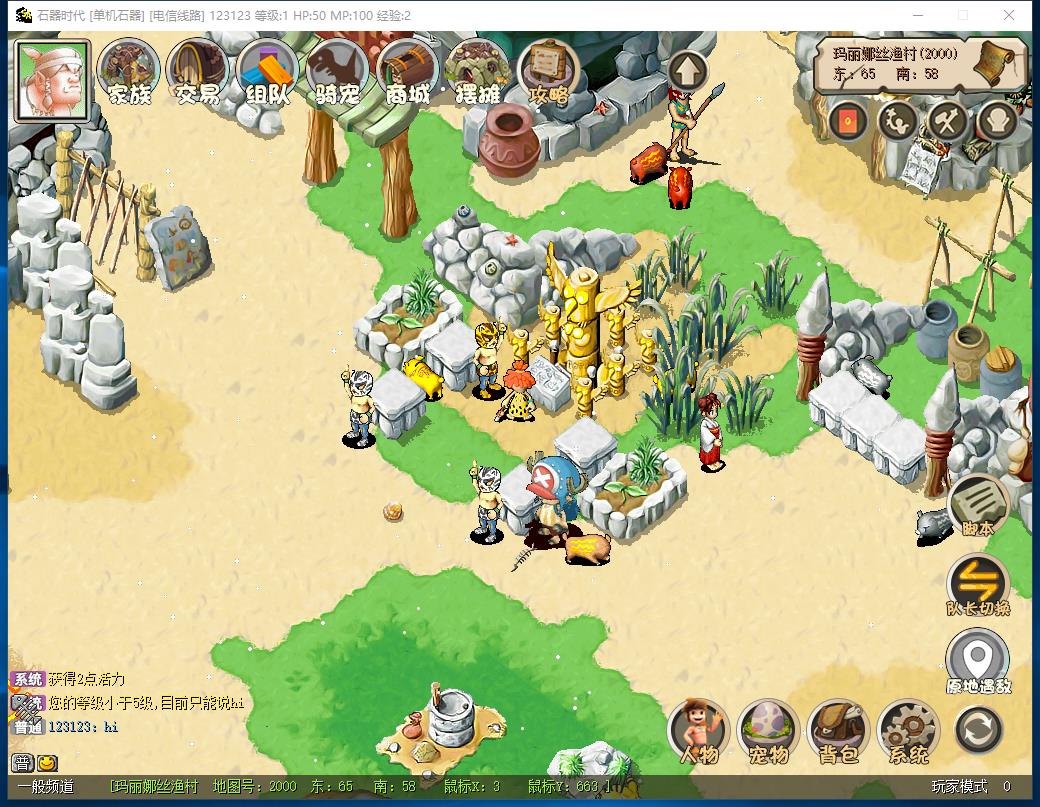Open the smiley emoji picker in chat

pyautogui.click(x=47, y=763)
